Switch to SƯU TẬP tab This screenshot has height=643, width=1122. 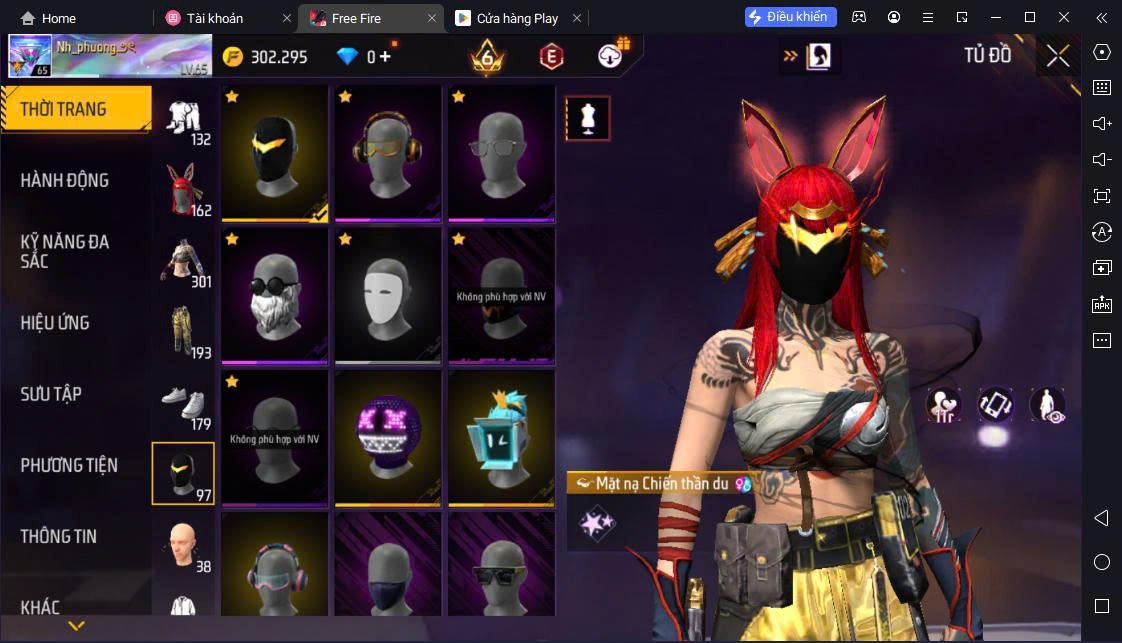51,393
